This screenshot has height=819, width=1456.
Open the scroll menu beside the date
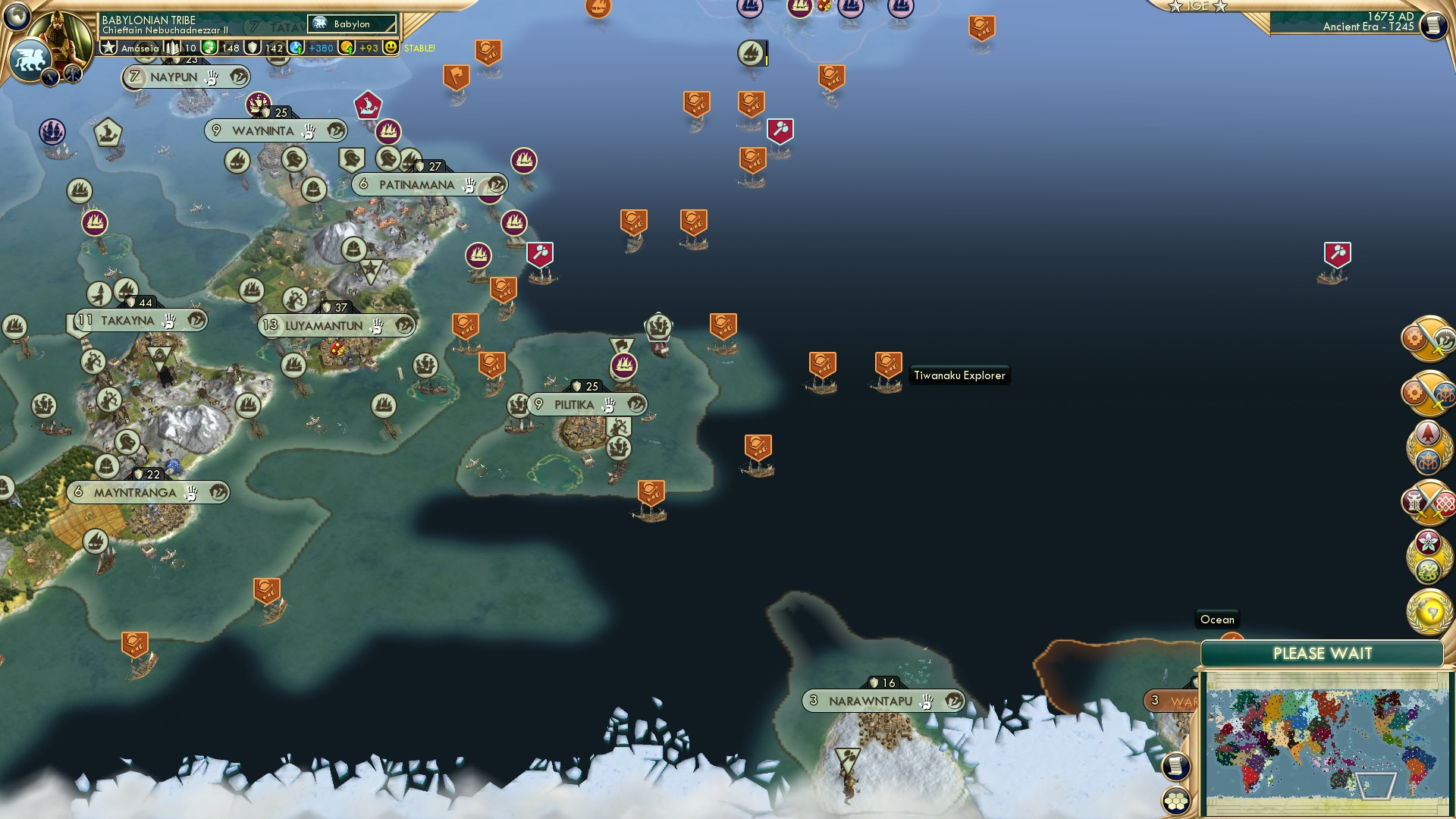click(1432, 26)
